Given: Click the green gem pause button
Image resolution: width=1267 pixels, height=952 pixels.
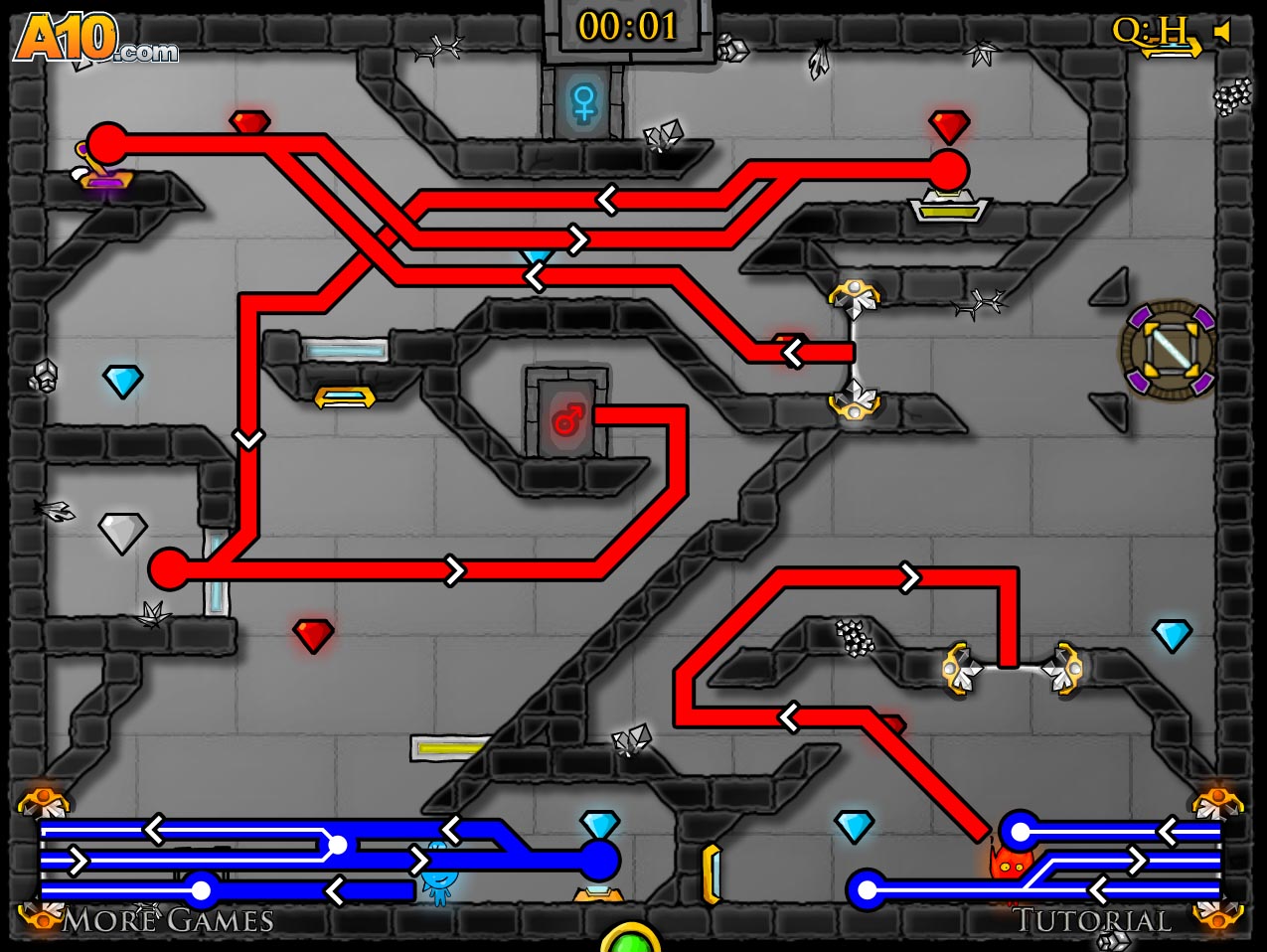Looking at the screenshot, I should 630,940.
